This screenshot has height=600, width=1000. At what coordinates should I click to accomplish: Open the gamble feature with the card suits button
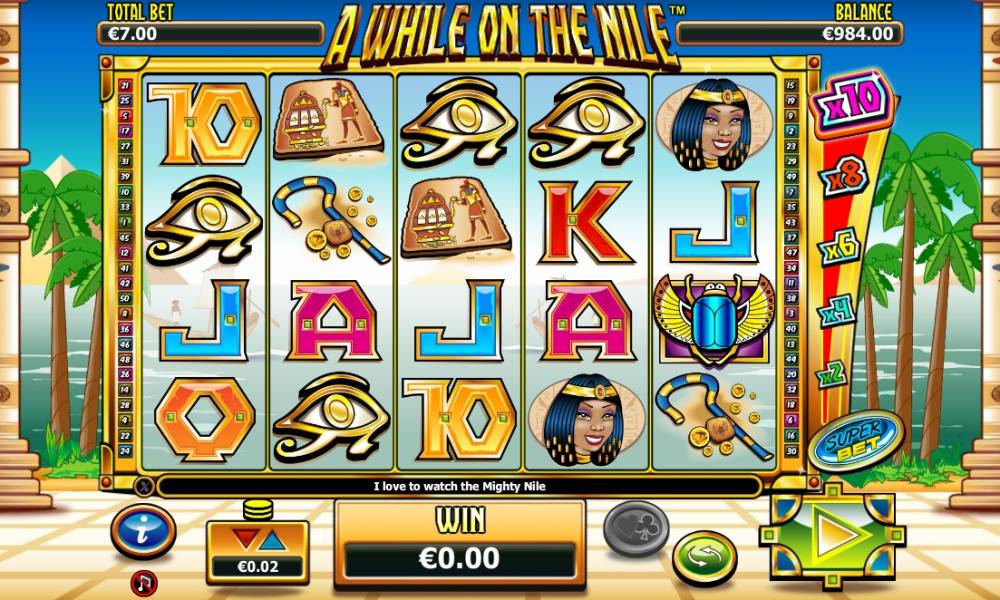[635, 527]
